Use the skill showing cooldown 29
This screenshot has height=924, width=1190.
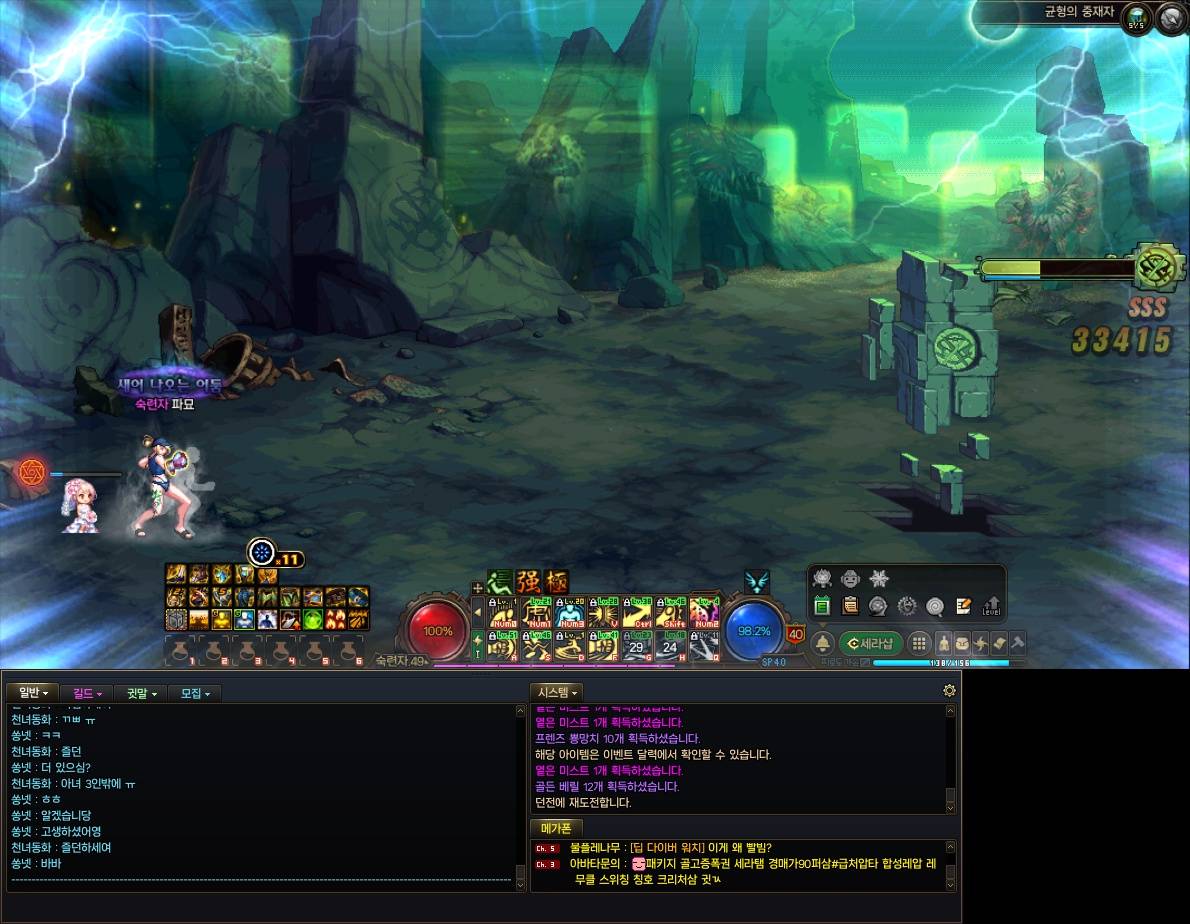click(x=637, y=647)
